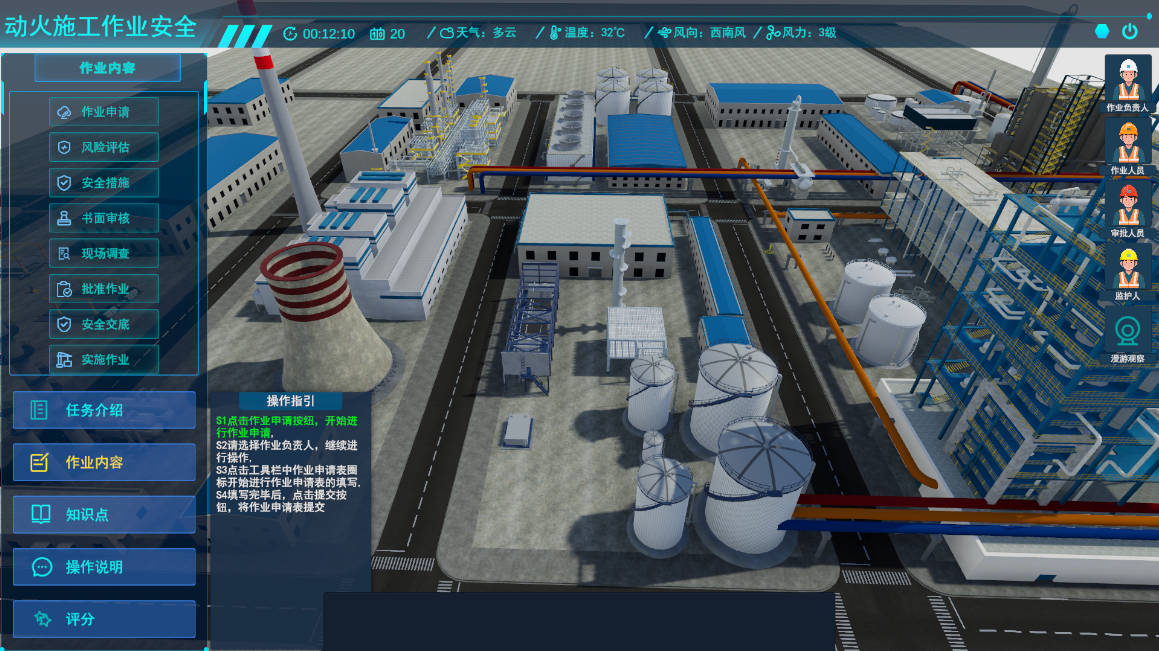Screen dimensions: 1159x651
Task: Click the large 作业内容 sidebar button
Action: click(104, 462)
